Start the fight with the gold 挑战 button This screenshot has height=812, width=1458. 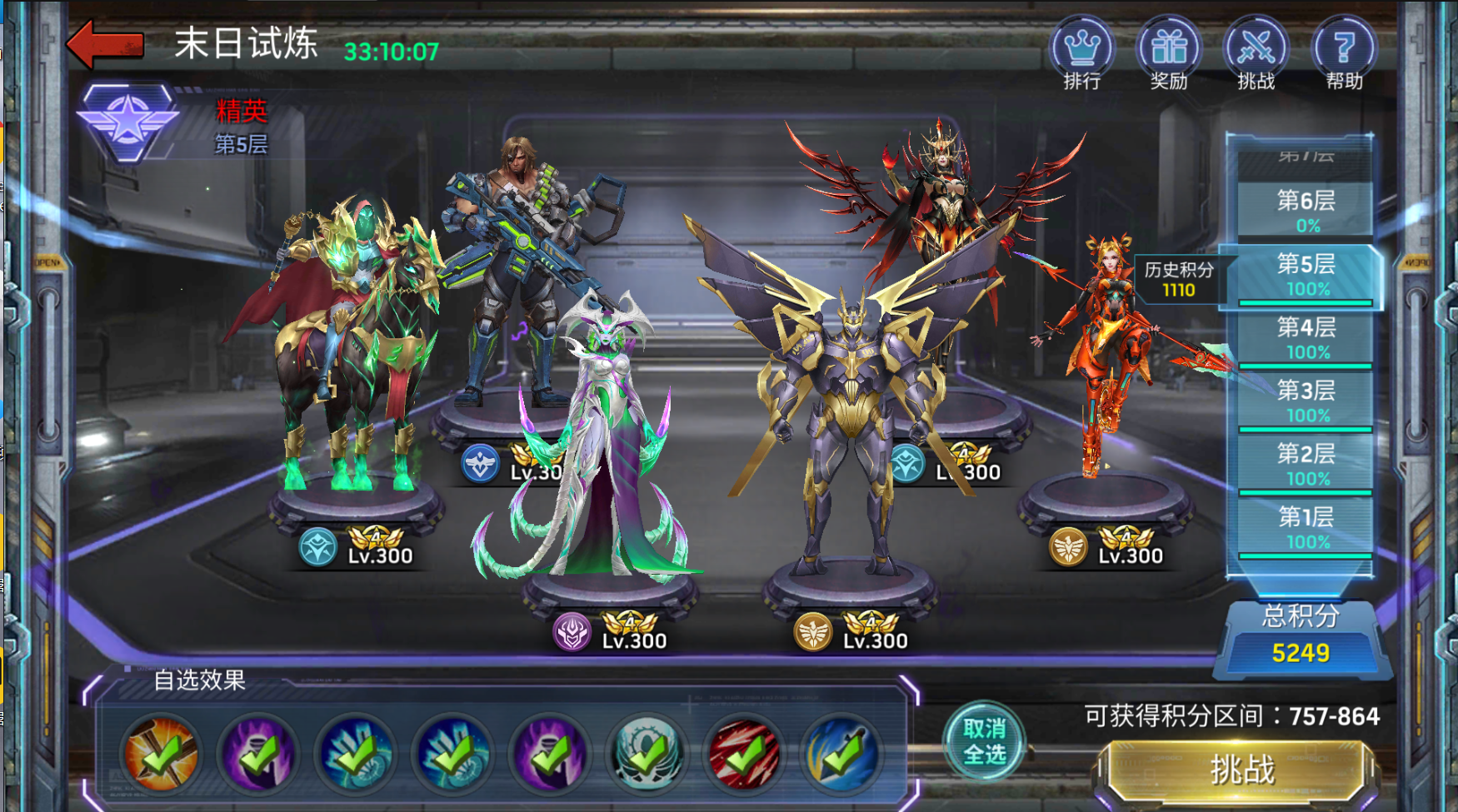coord(1241,770)
